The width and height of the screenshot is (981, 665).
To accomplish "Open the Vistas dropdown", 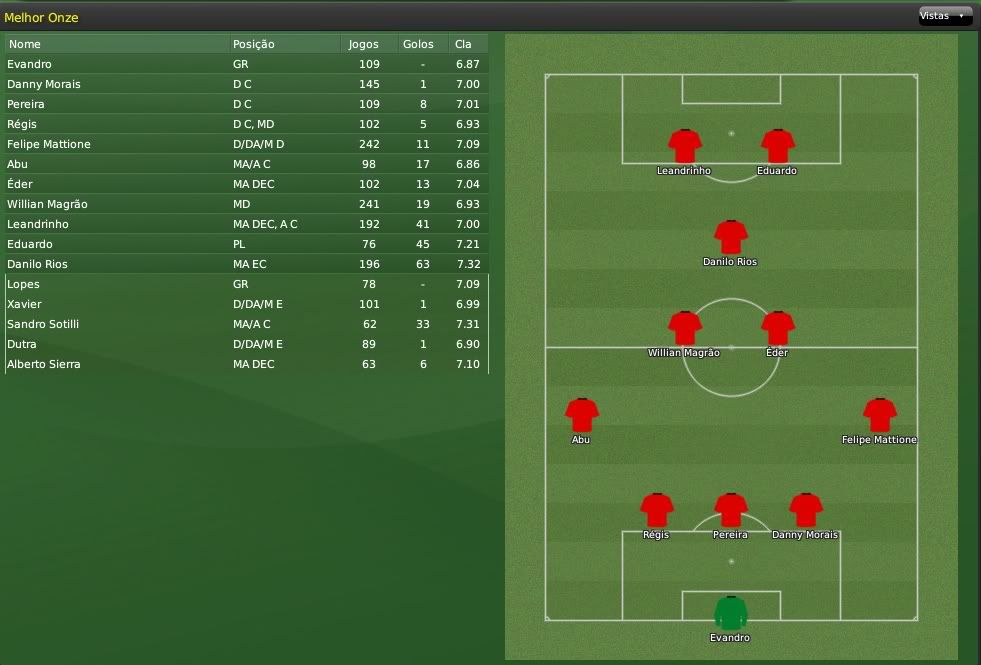I will coord(944,16).
